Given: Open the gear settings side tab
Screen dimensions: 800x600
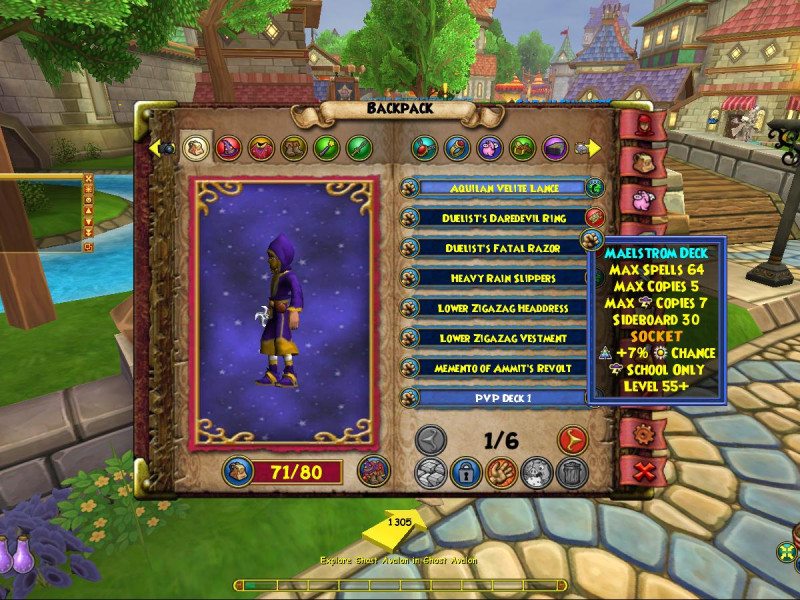Looking at the screenshot, I should 644,435.
